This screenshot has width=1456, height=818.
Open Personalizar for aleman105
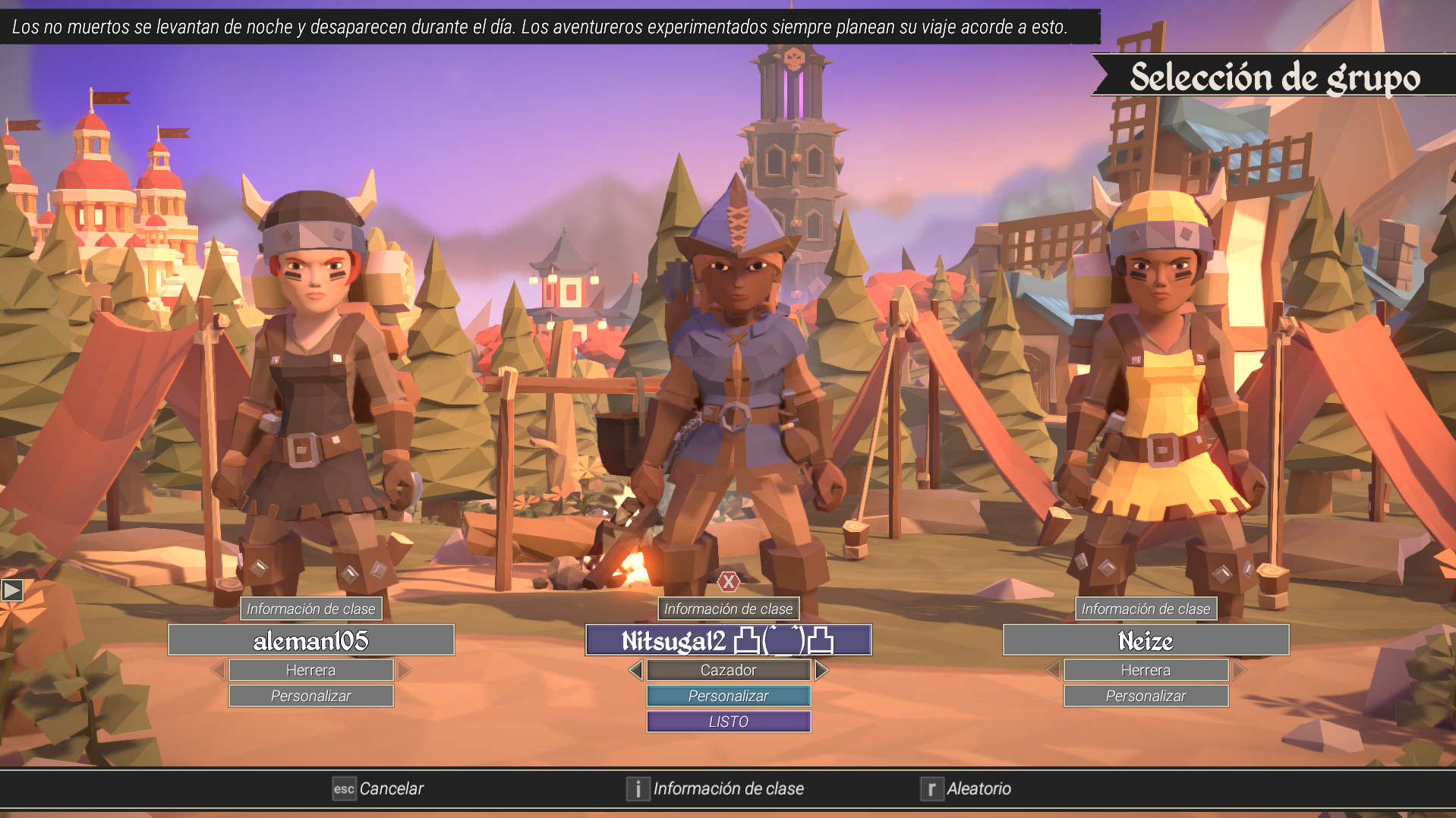point(310,696)
